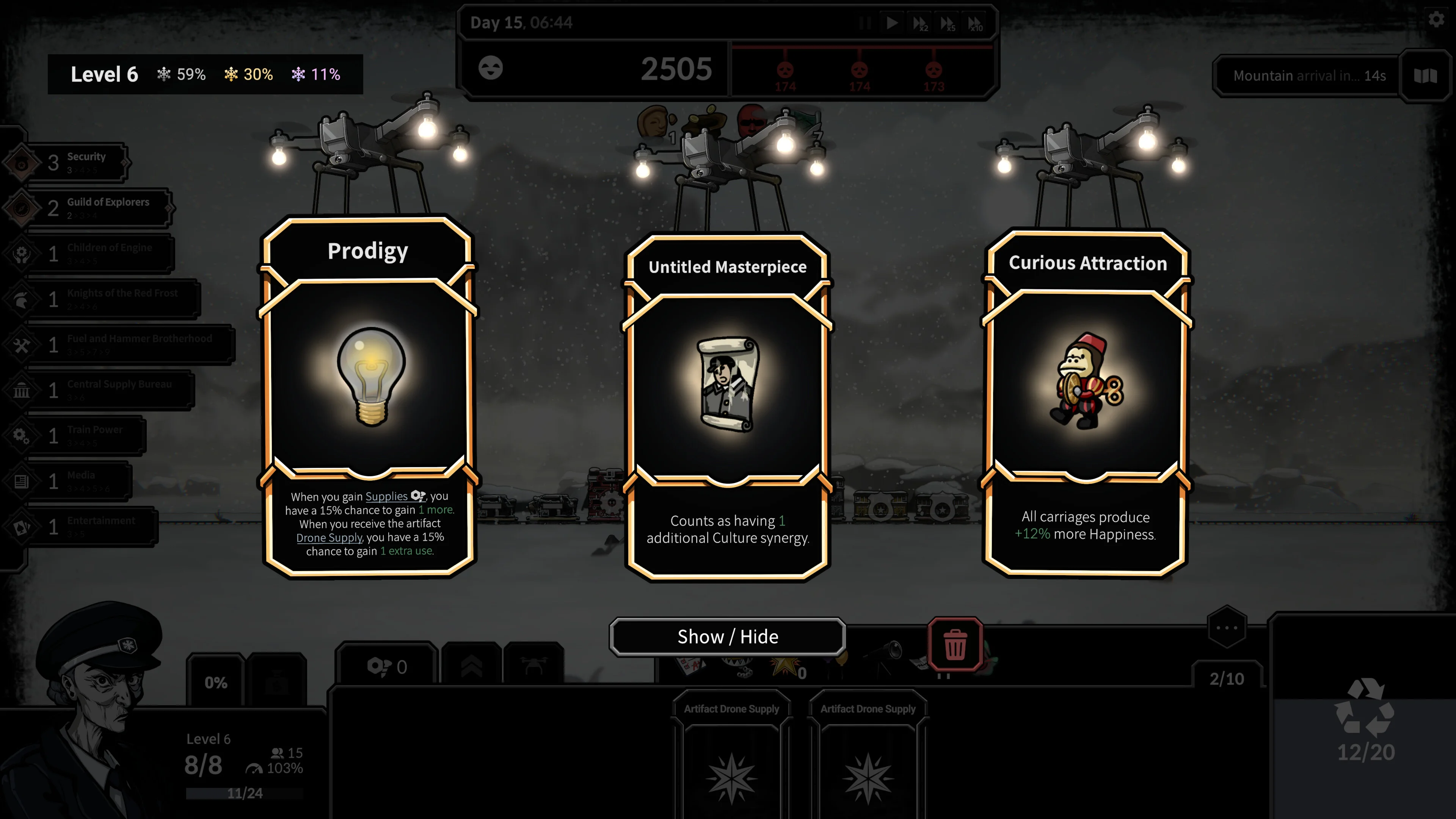Open the Supplies link in Prodigy text
Screen dimensions: 1456x819
click(x=386, y=496)
